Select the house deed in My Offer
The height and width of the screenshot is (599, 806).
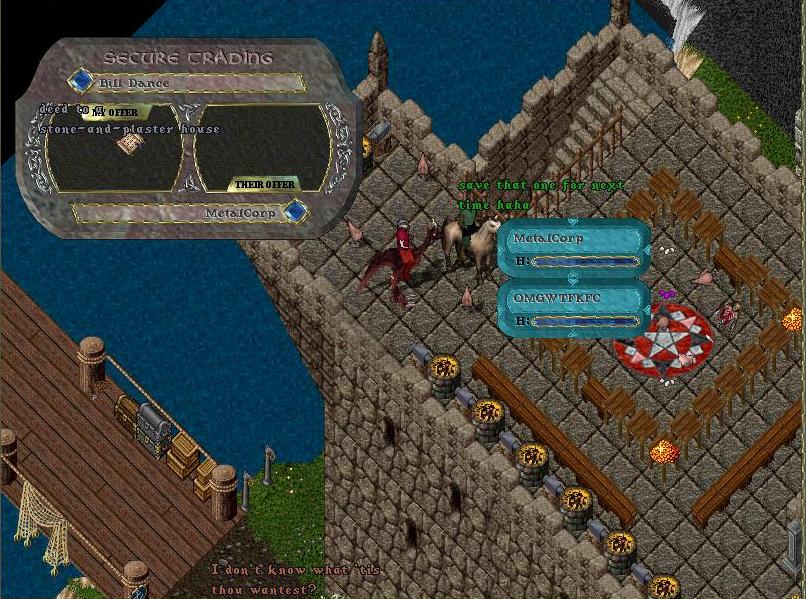coord(127,145)
